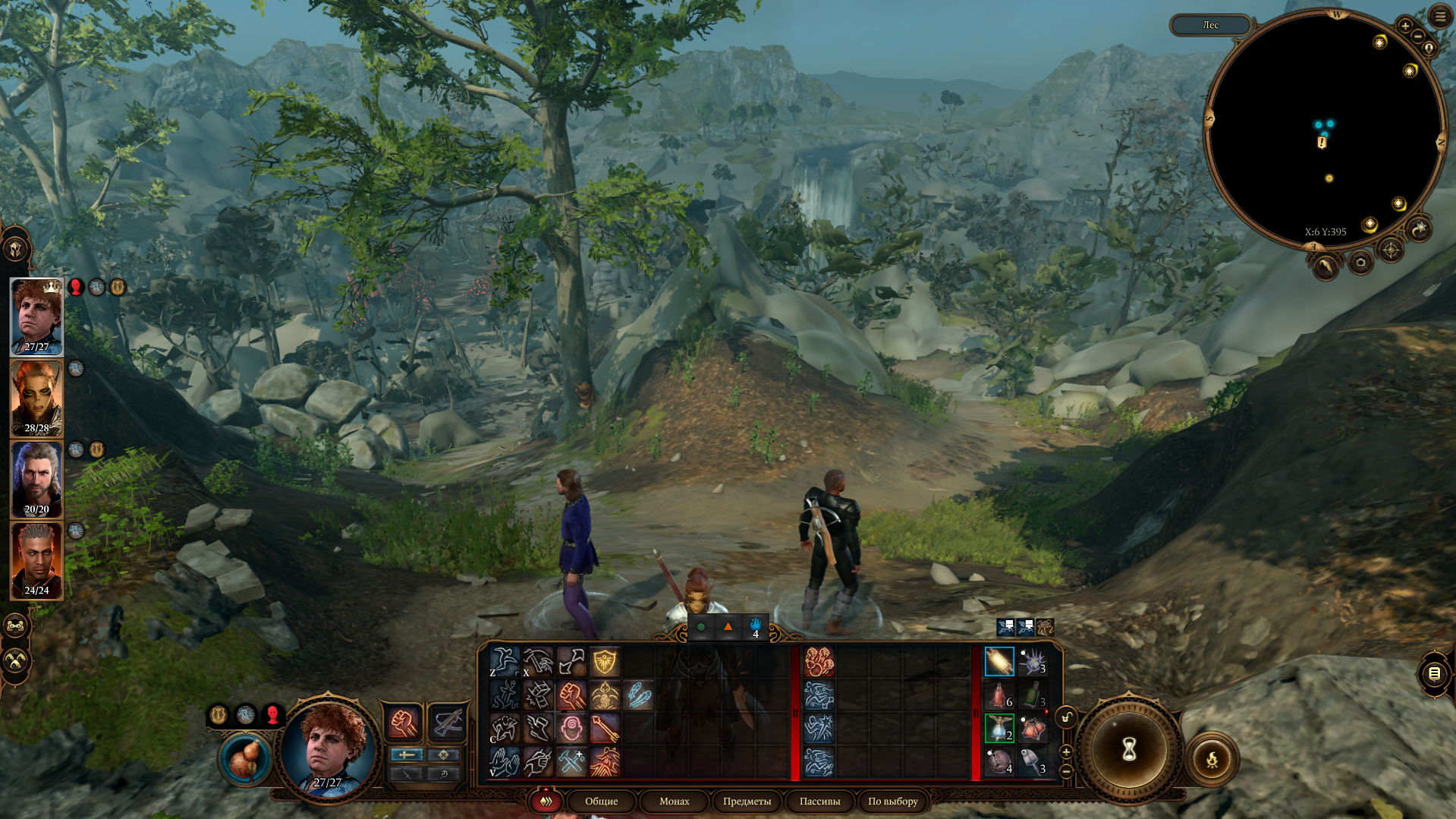
Task: Open the Монах hotbar tab
Action: [x=674, y=801]
